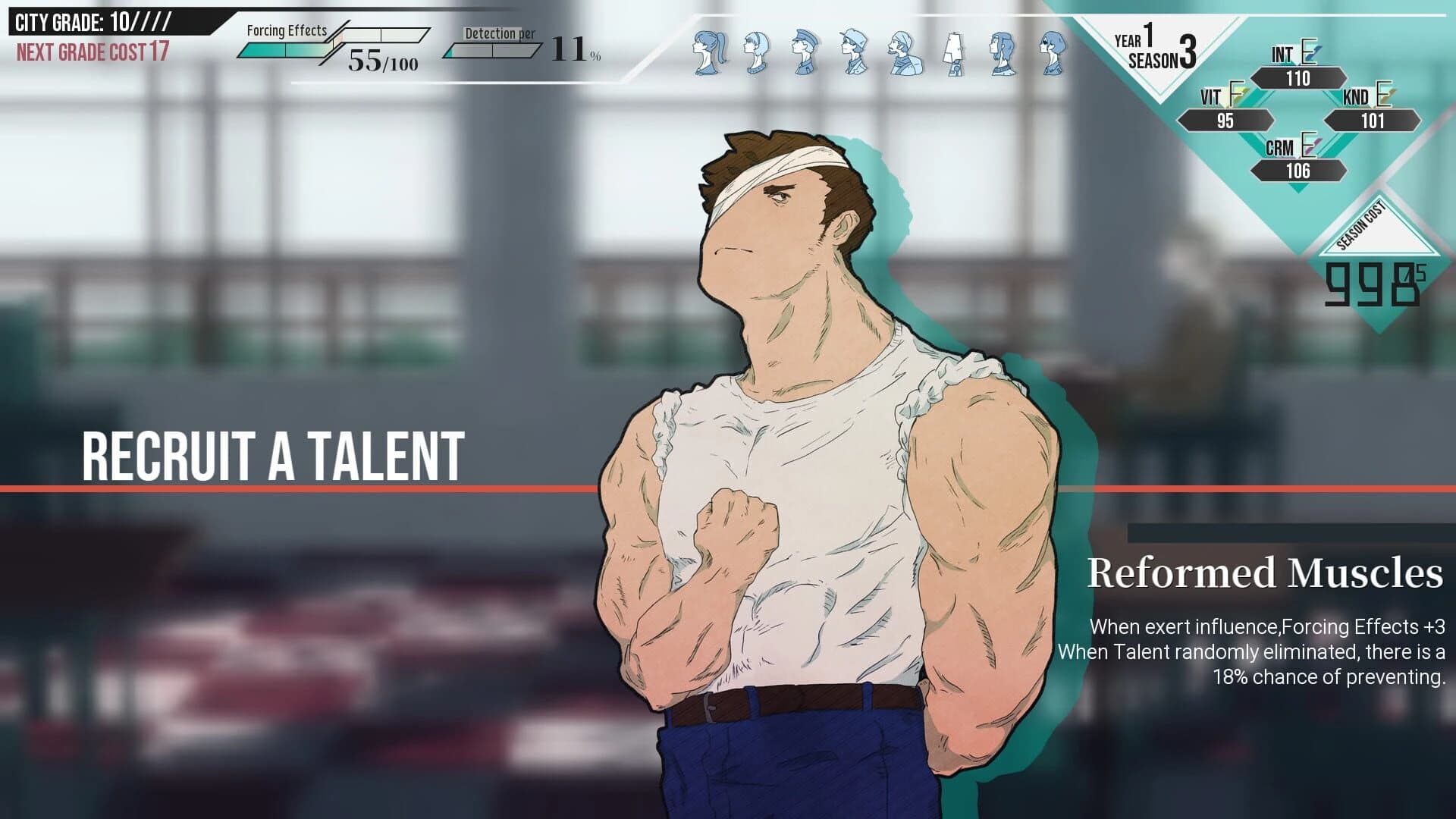The image size is (1456, 819).
Task: Pick the sunglasses short-hair talent portrait
Action: coord(1052,53)
